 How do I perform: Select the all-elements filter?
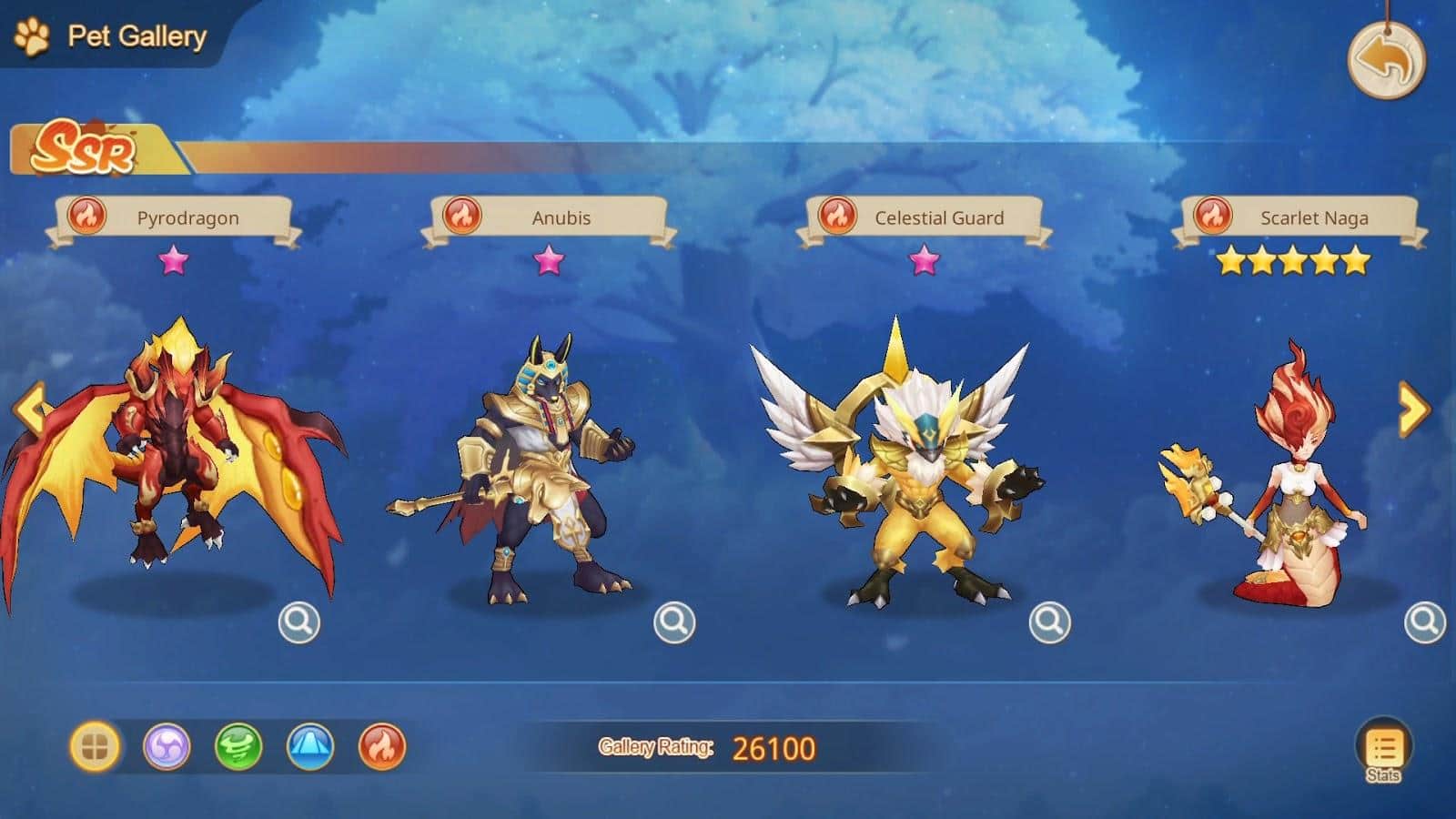tap(95, 747)
